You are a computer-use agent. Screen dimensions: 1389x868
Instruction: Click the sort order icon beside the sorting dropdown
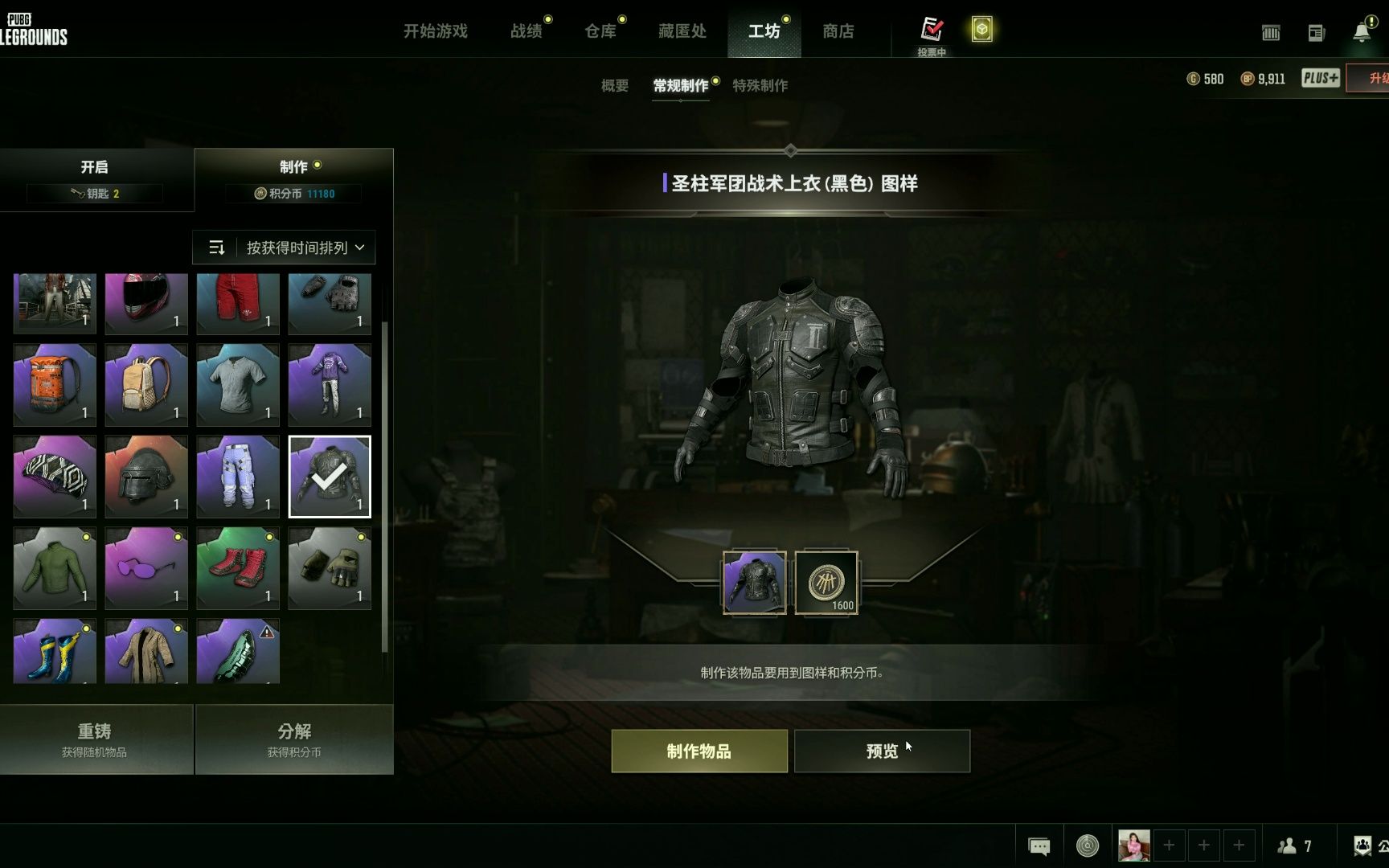[217, 248]
